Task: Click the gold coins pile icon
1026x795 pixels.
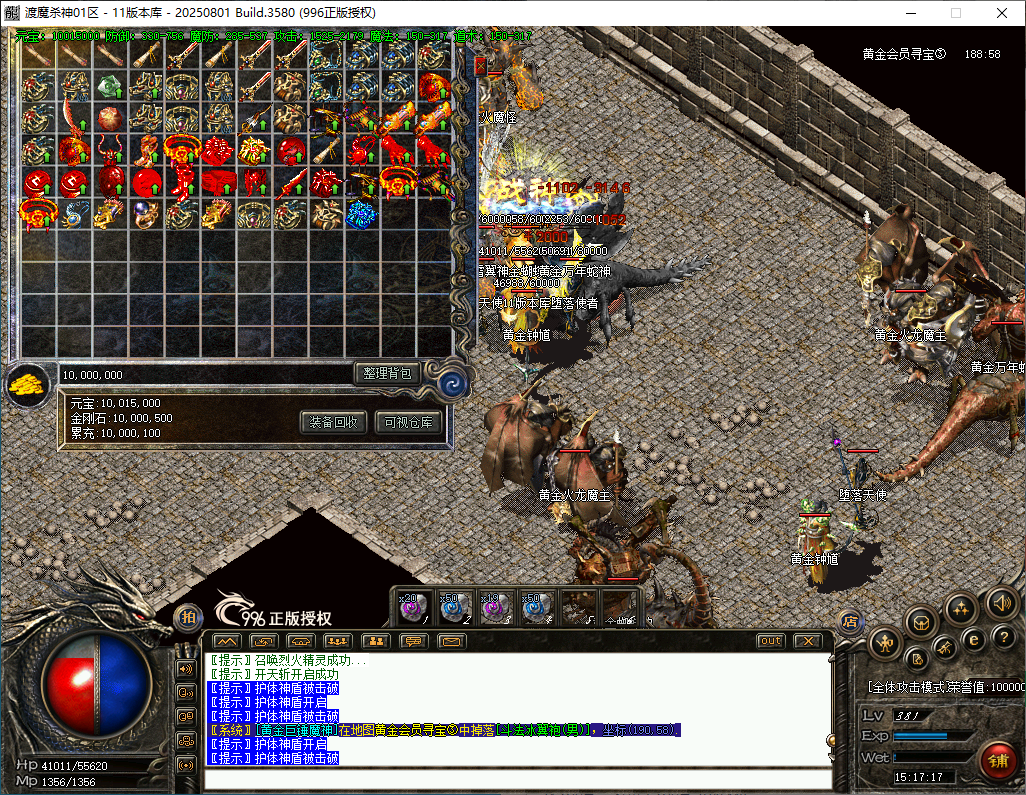Action: [28, 385]
